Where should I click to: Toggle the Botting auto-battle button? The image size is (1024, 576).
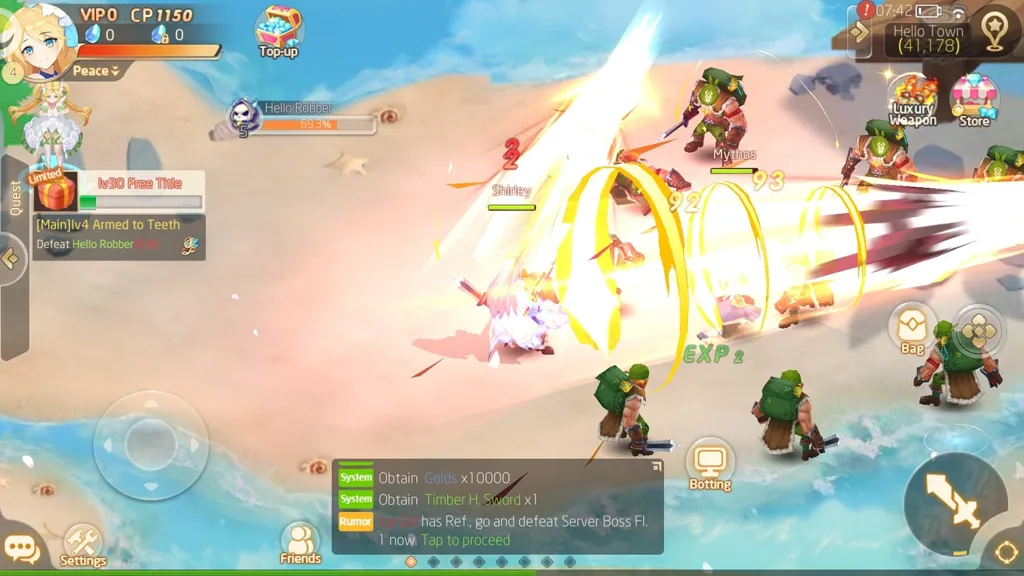(x=710, y=465)
